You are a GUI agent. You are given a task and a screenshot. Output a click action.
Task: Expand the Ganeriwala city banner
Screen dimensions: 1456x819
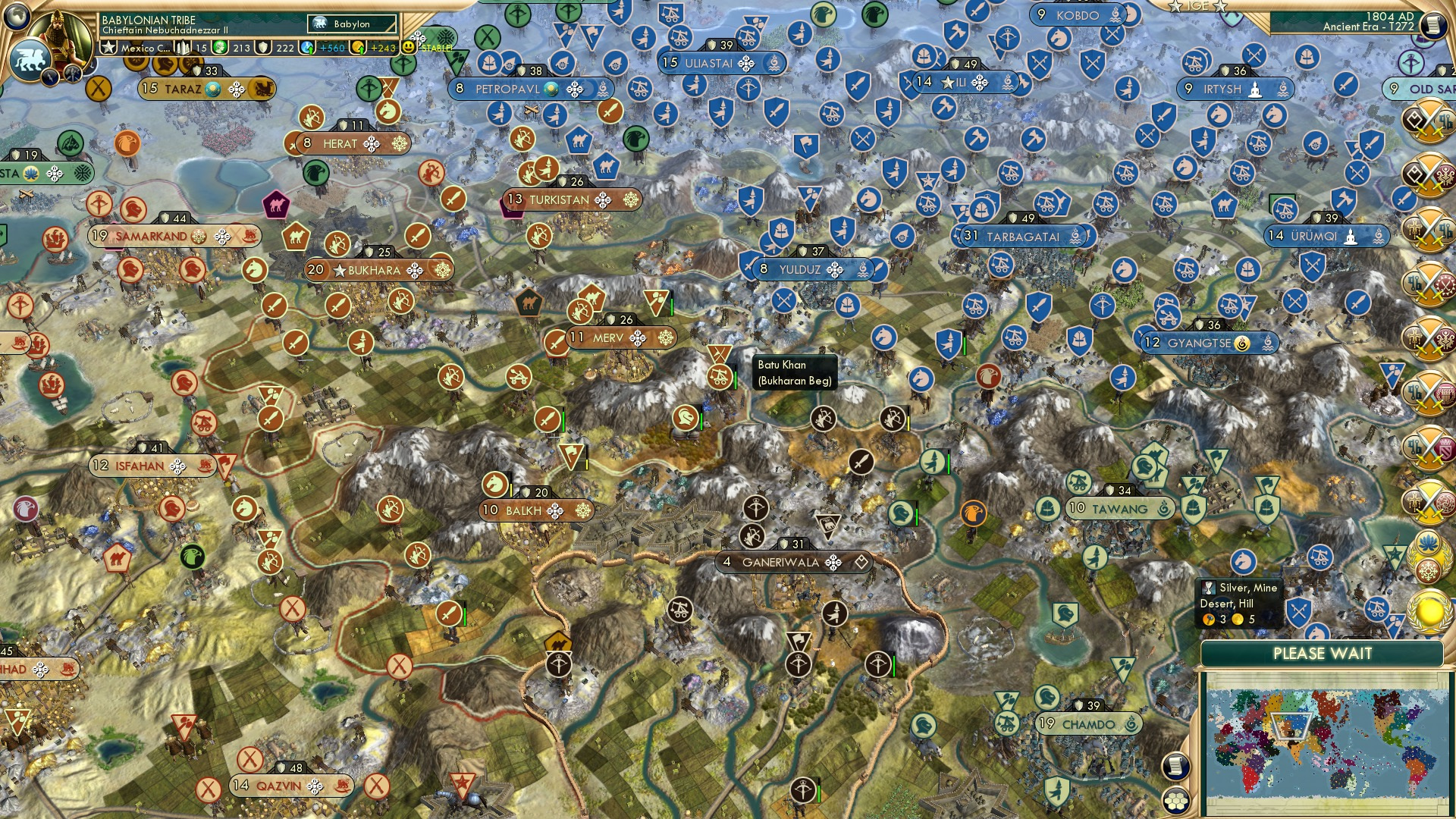tap(793, 563)
